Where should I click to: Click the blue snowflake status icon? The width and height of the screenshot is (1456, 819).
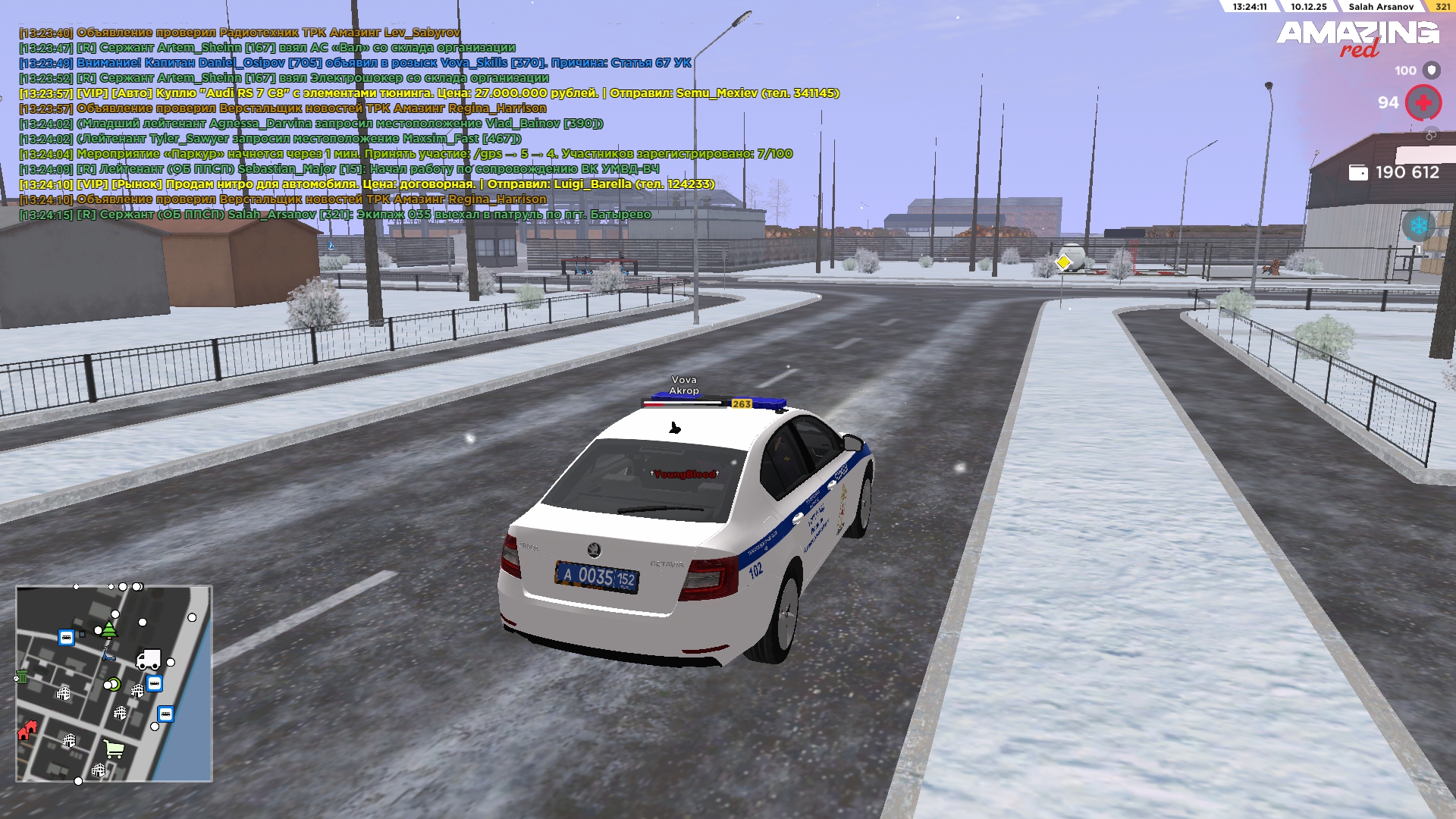coord(1418,225)
